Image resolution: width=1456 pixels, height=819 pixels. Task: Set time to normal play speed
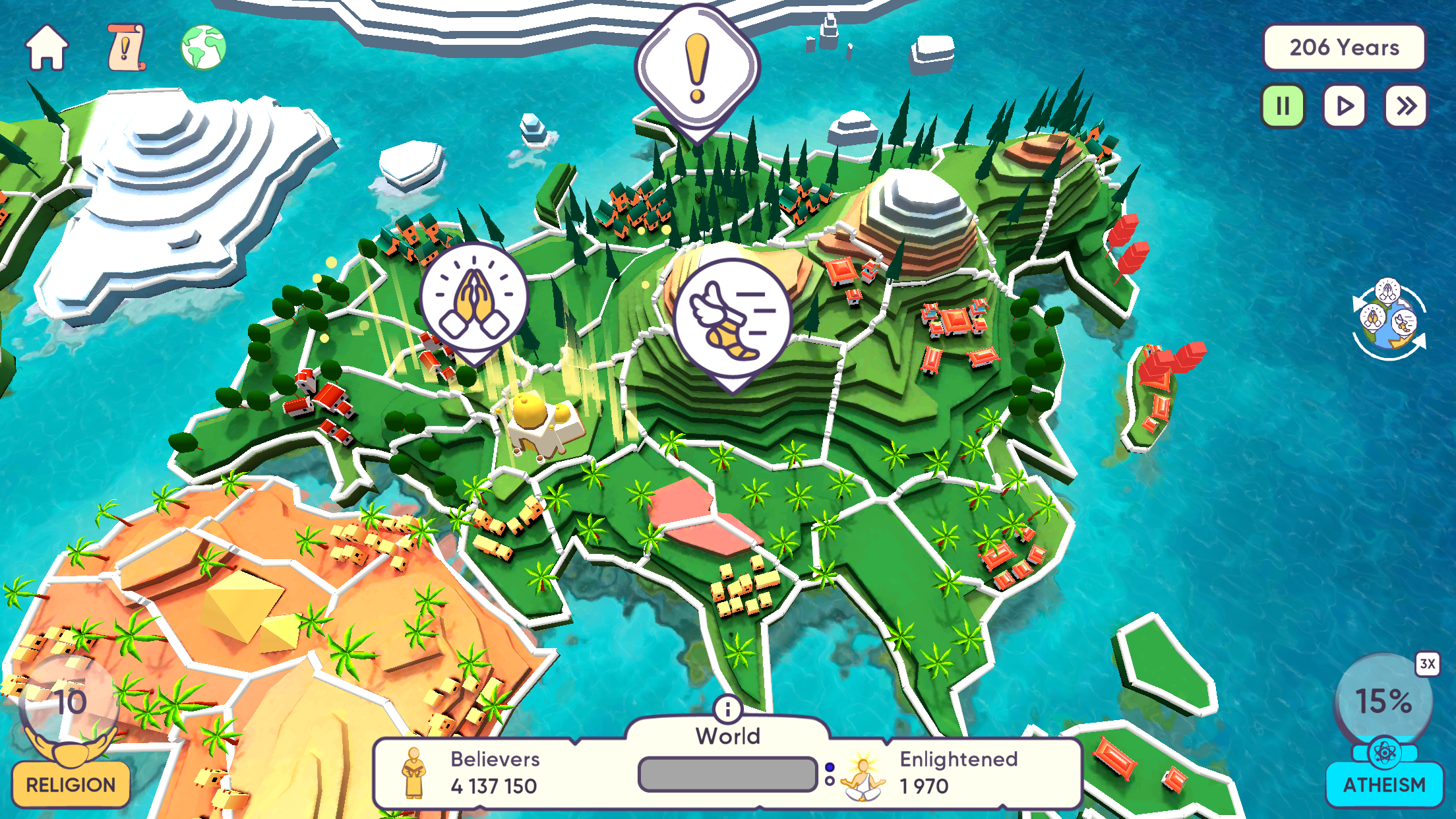click(x=1344, y=106)
